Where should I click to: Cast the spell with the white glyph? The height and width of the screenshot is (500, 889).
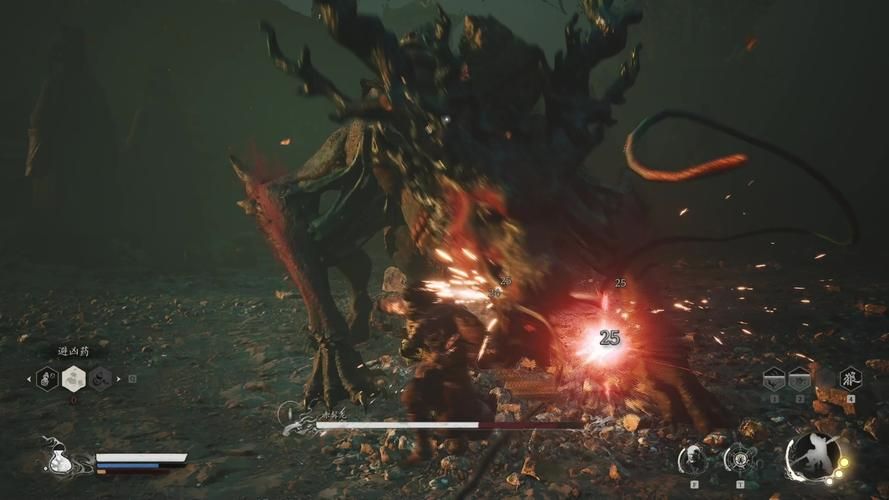point(850,378)
